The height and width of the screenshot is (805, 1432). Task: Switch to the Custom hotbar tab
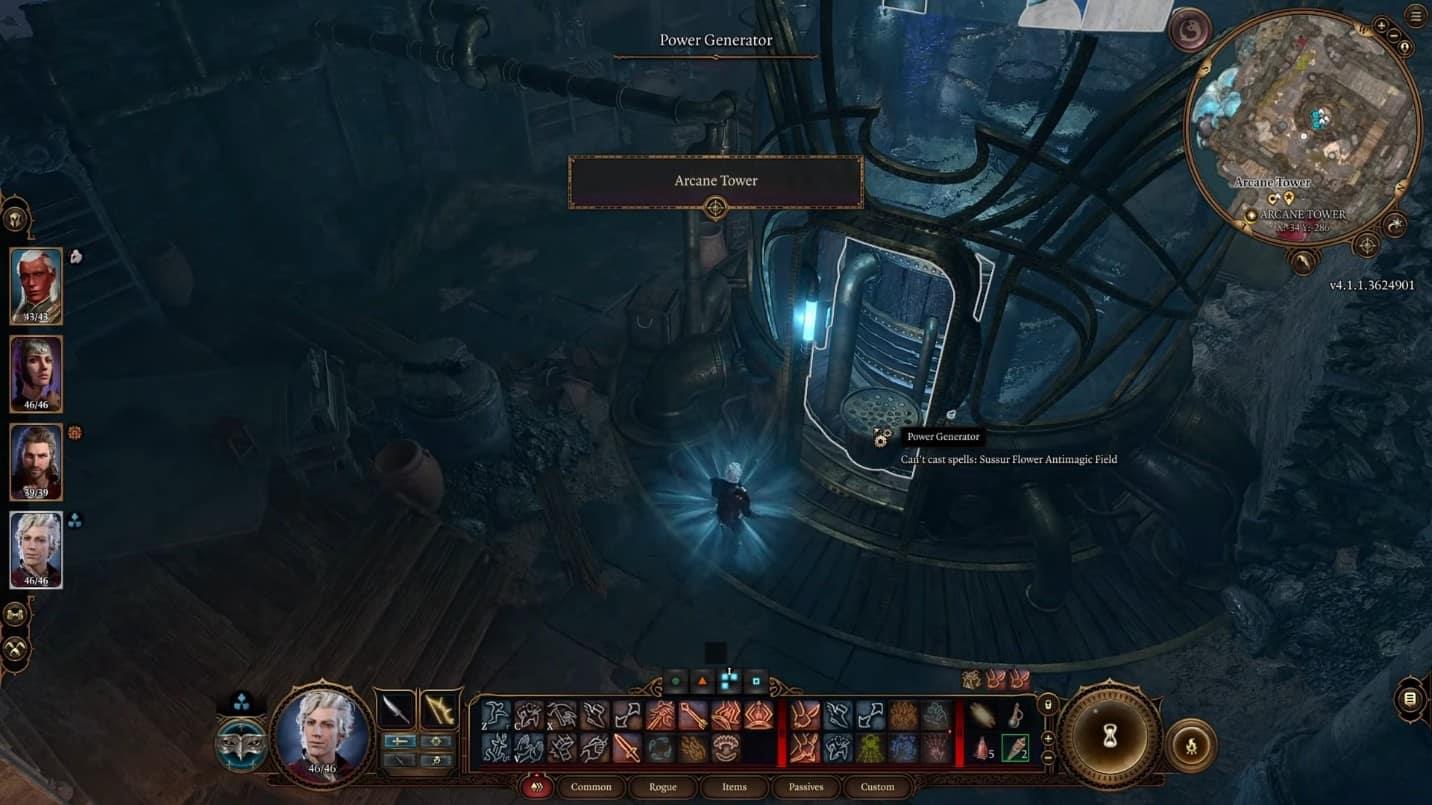coord(877,787)
